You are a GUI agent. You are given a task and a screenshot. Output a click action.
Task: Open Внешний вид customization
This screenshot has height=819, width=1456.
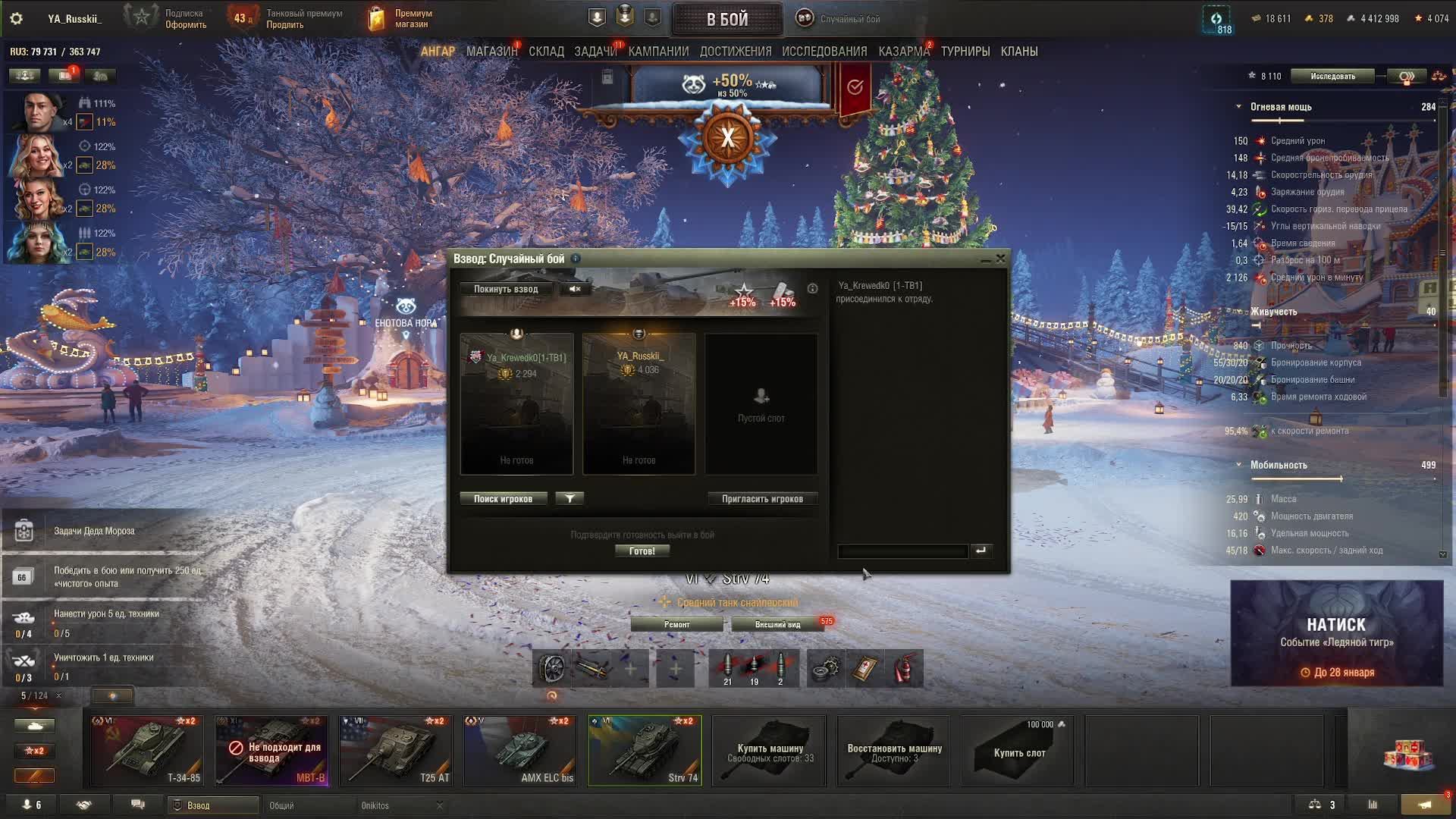pos(777,625)
